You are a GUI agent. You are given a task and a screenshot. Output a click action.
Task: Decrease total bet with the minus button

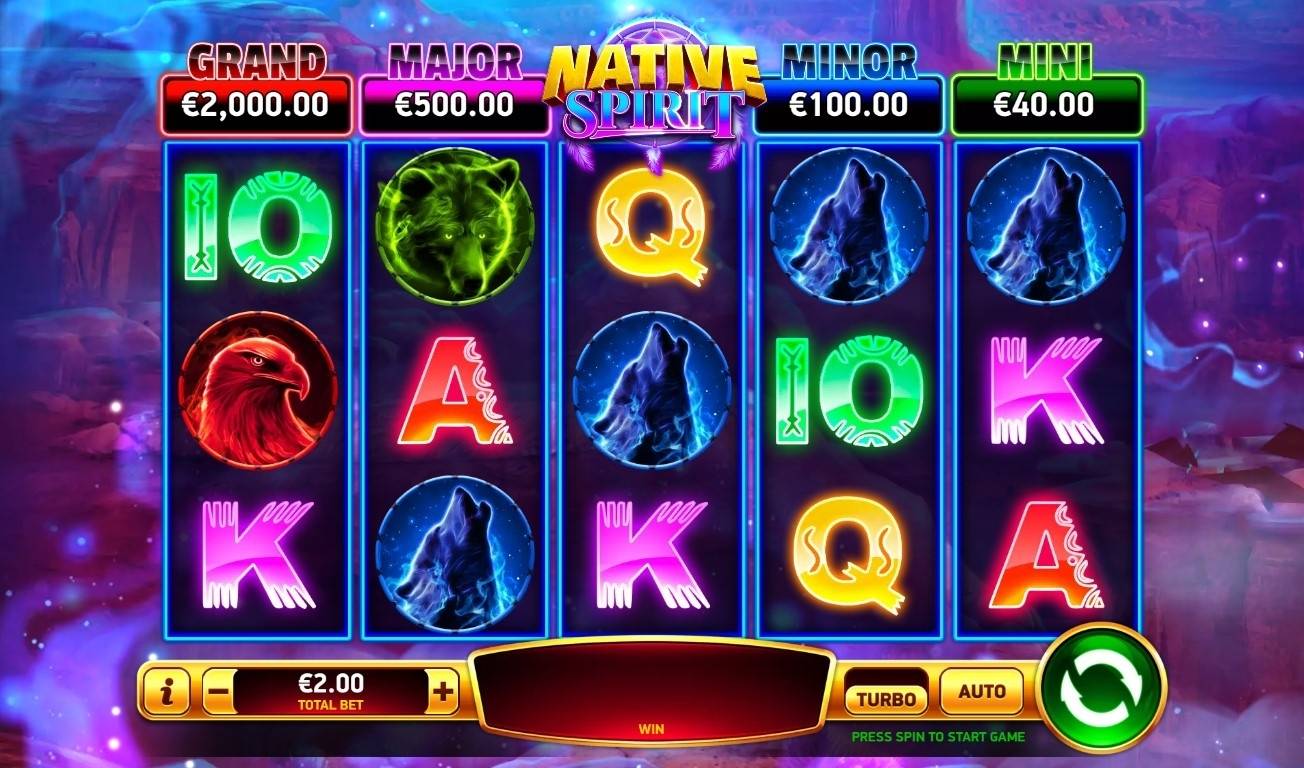219,691
